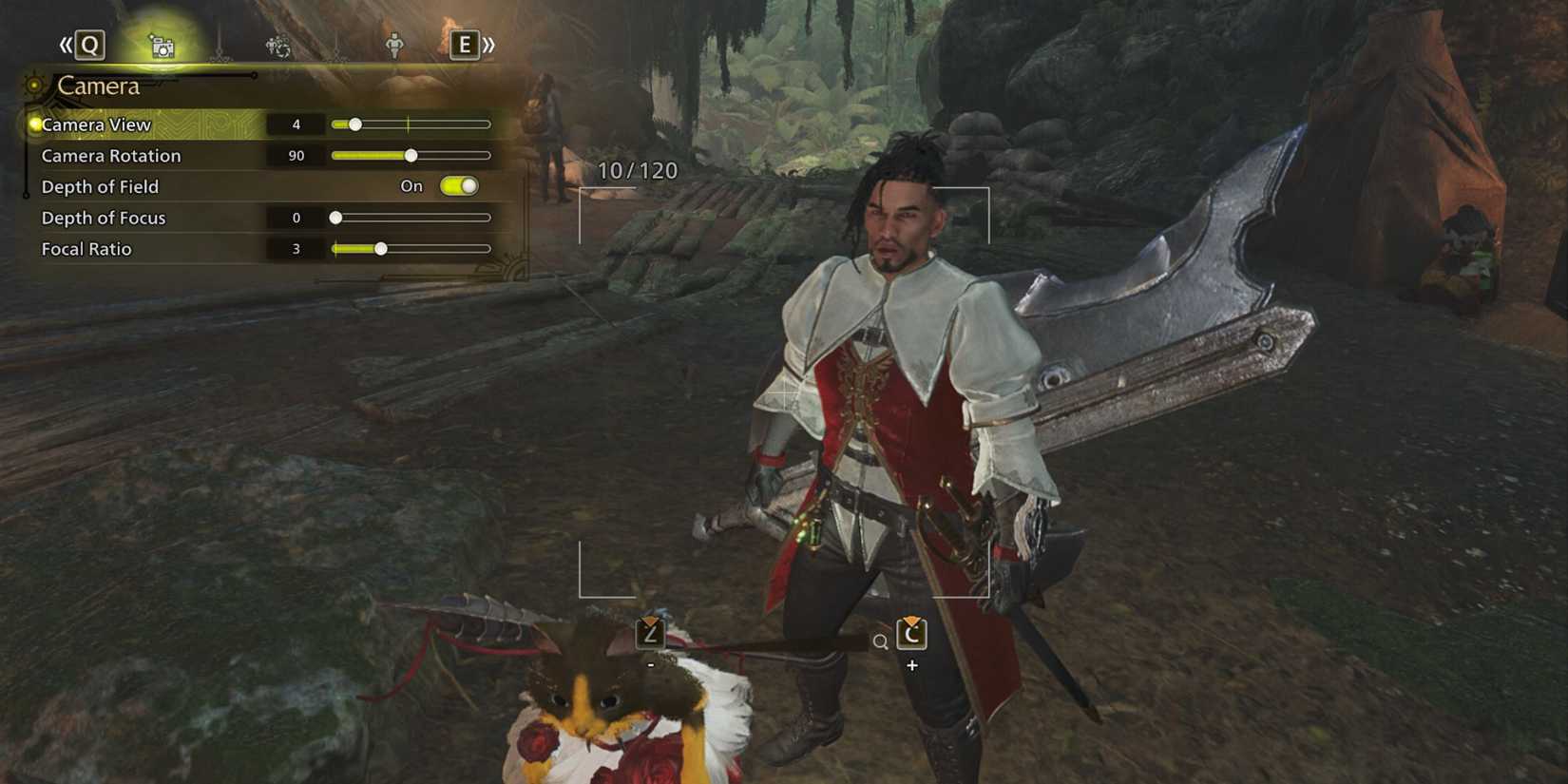Select the Camera tab's camera icon
The image size is (1568, 784).
[x=162, y=45]
